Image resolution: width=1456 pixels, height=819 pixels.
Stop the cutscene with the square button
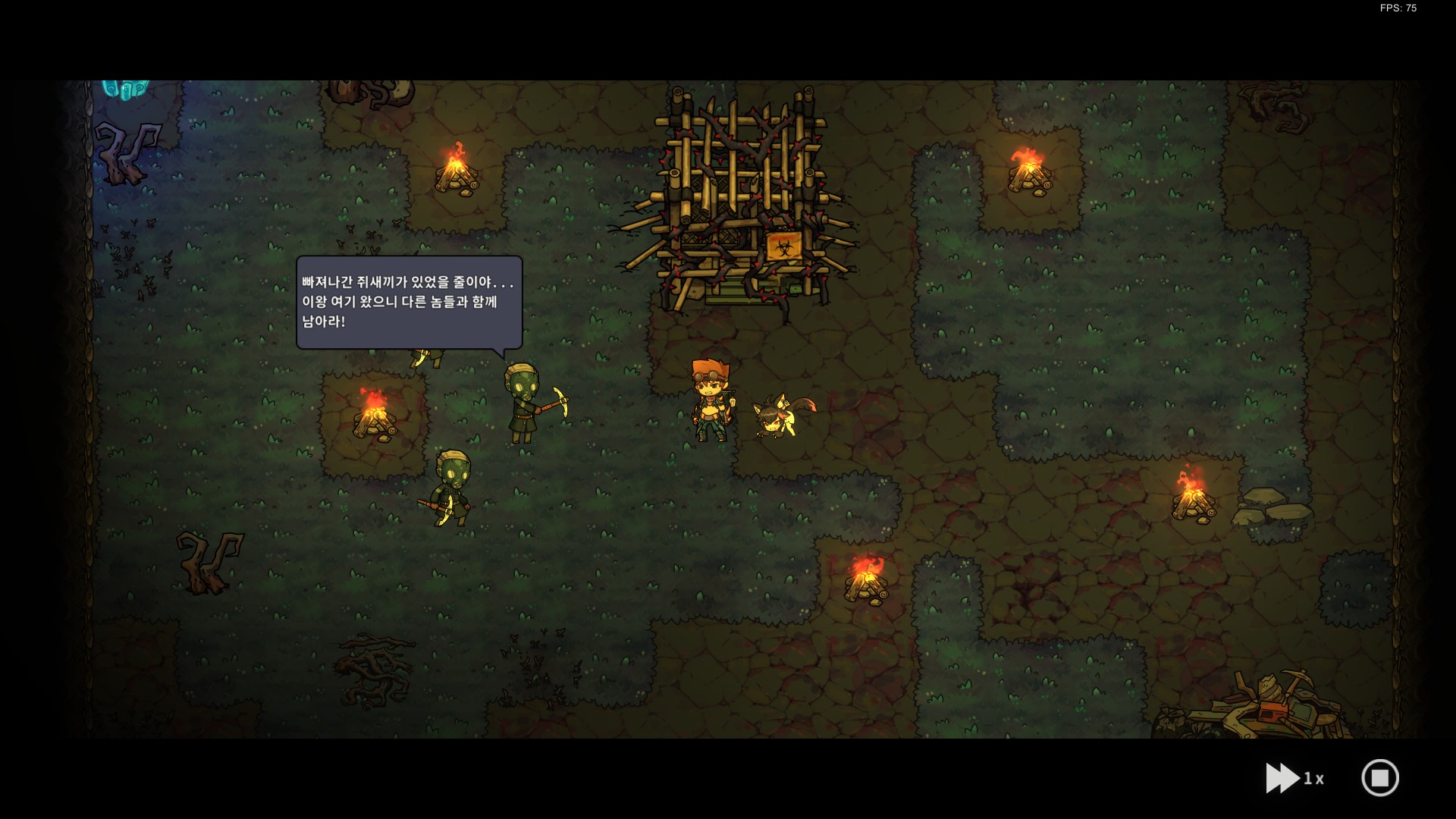[x=1379, y=778]
